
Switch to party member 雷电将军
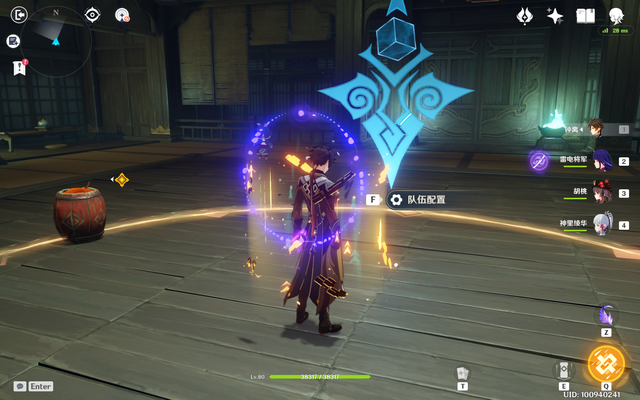click(x=601, y=160)
